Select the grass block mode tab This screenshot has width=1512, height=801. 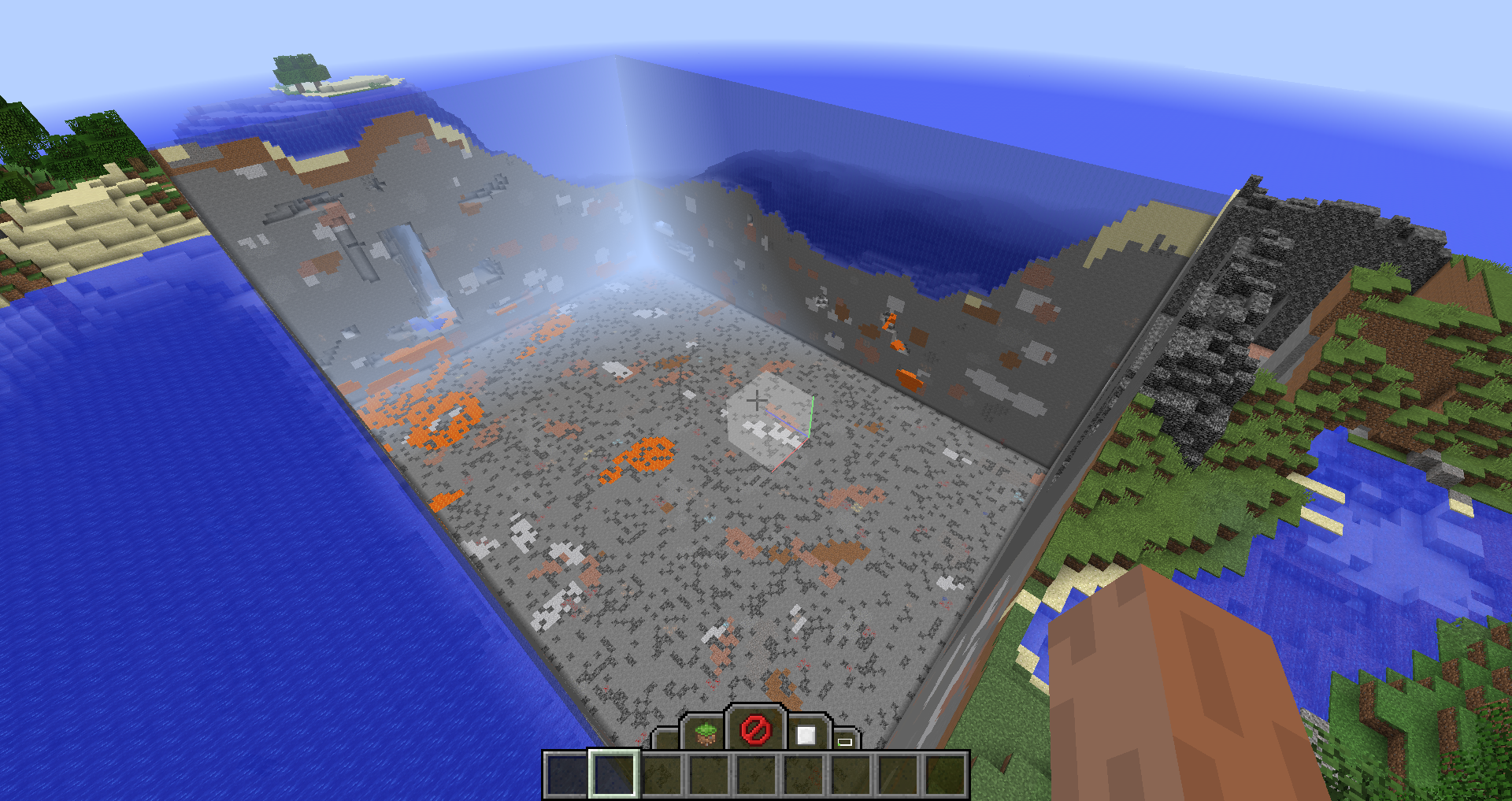(706, 733)
